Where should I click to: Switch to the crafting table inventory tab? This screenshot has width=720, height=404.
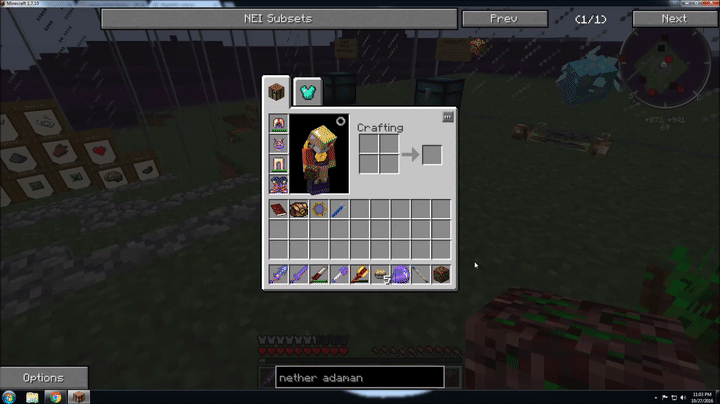click(277, 91)
